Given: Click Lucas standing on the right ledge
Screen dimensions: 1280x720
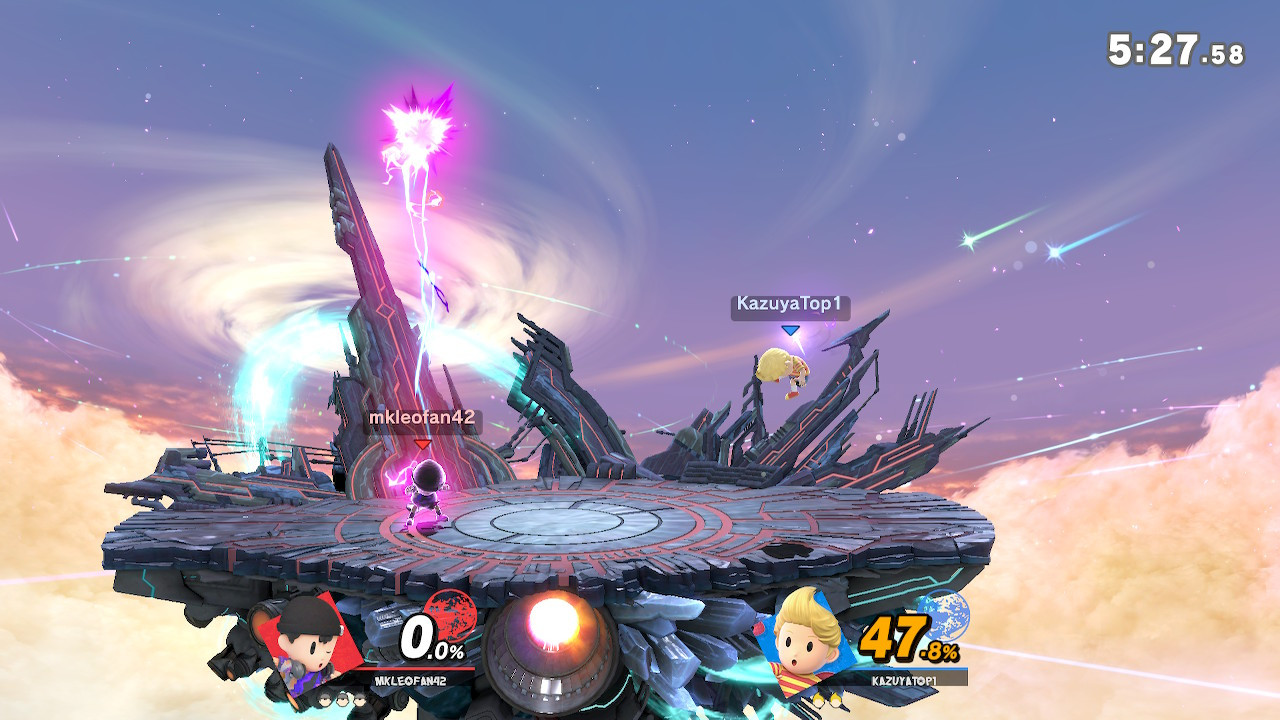Looking at the screenshot, I should 785,375.
